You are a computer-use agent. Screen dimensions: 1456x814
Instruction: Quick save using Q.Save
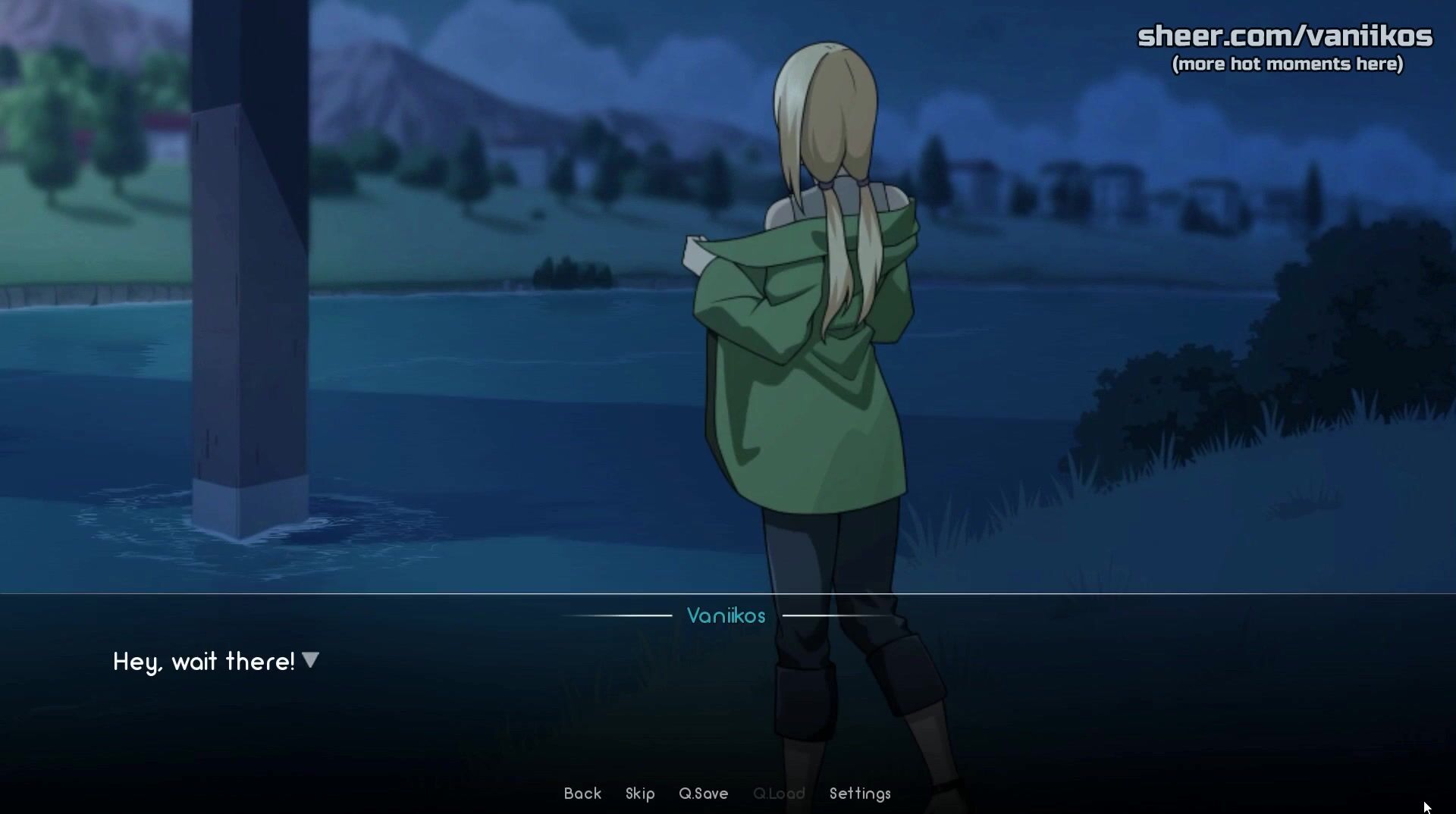pyautogui.click(x=703, y=794)
